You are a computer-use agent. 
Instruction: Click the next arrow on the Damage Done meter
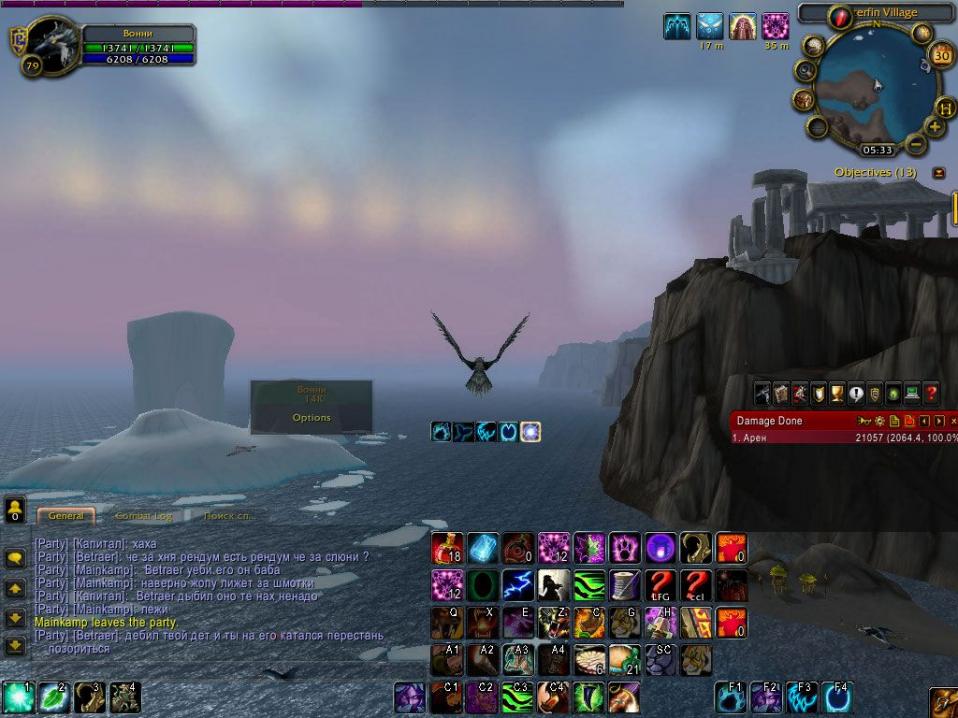tap(939, 421)
